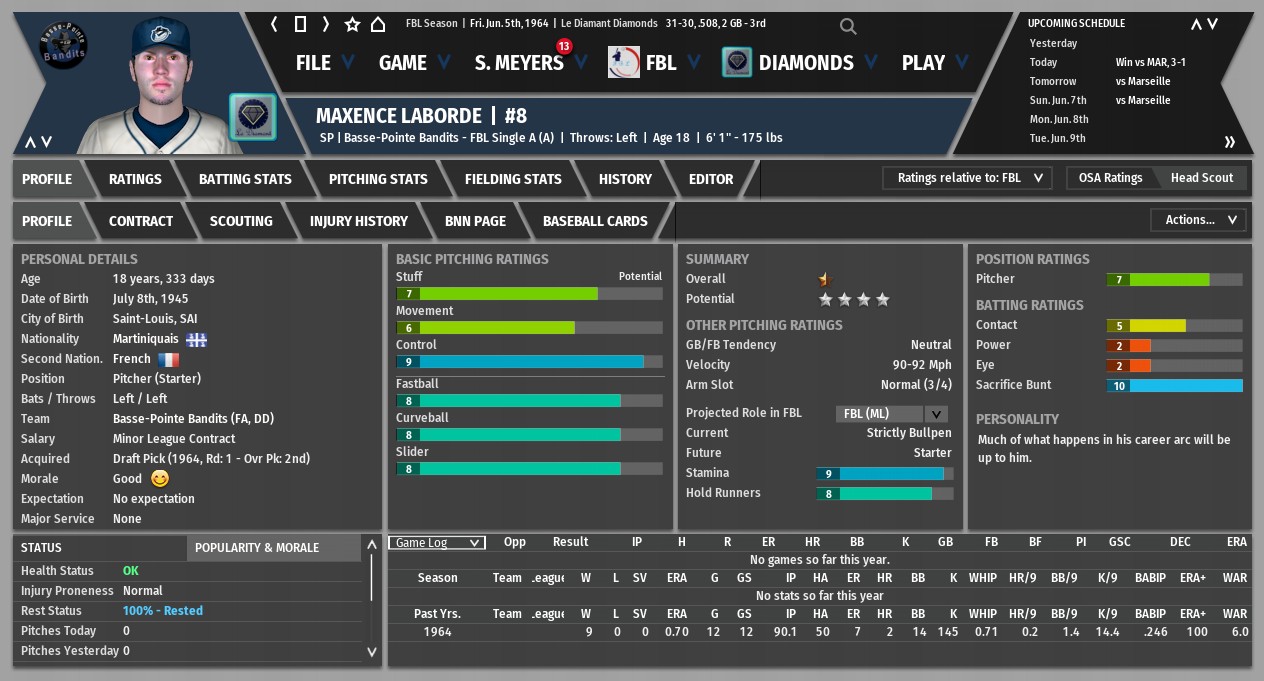This screenshot has width=1264, height=681.
Task: Go to the home screen icon
Action: pos(378,24)
